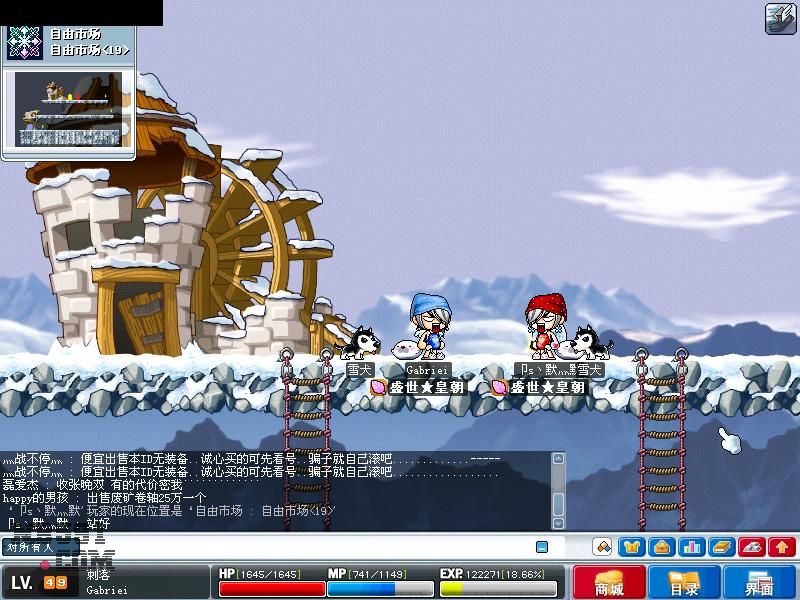The height and width of the screenshot is (600, 800).
Task: Click the snowflake map icon in minimap header
Action: coord(24,40)
